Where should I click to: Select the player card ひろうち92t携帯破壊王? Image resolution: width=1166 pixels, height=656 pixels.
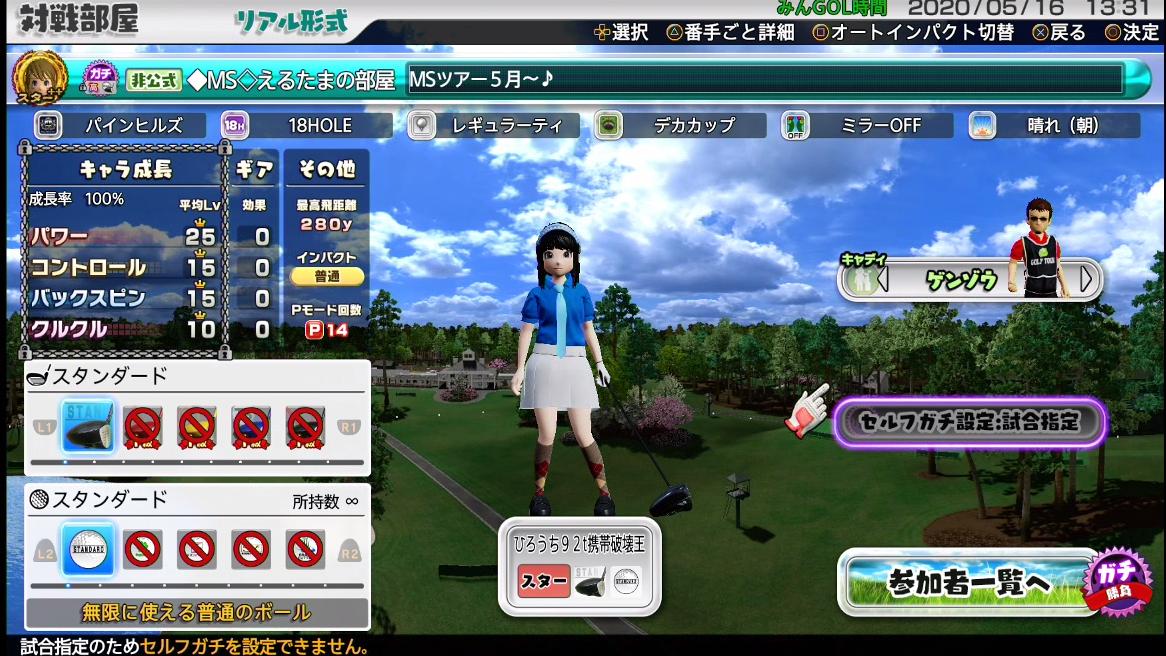580,565
